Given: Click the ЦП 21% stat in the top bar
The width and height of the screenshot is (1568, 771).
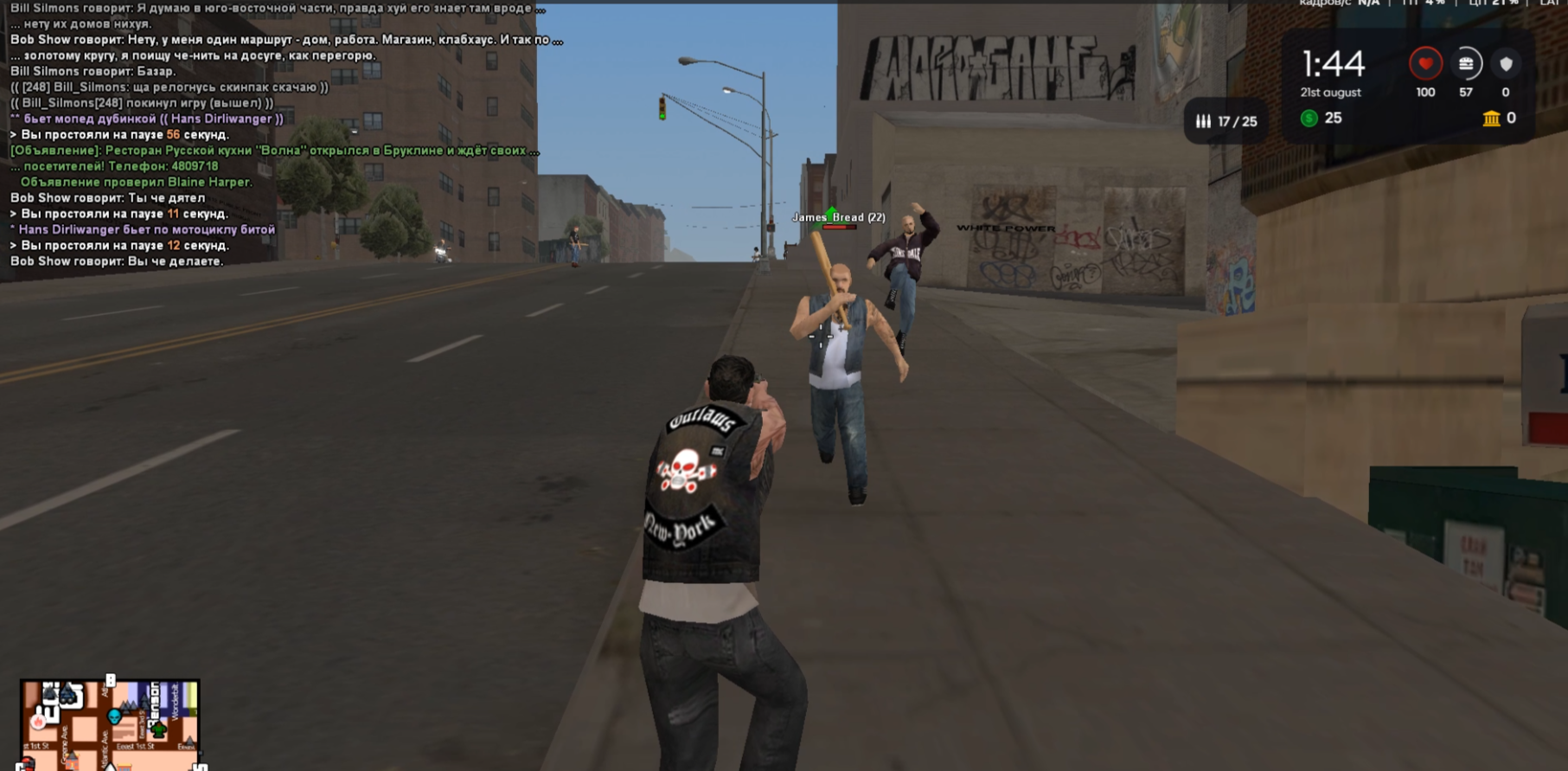Looking at the screenshot, I should [x=1494, y=3].
